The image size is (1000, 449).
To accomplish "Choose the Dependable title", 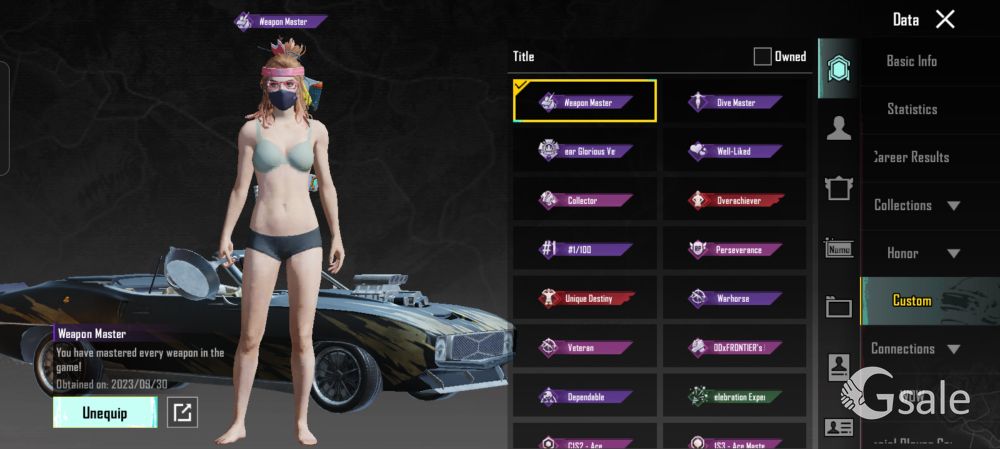I will 585,396.
